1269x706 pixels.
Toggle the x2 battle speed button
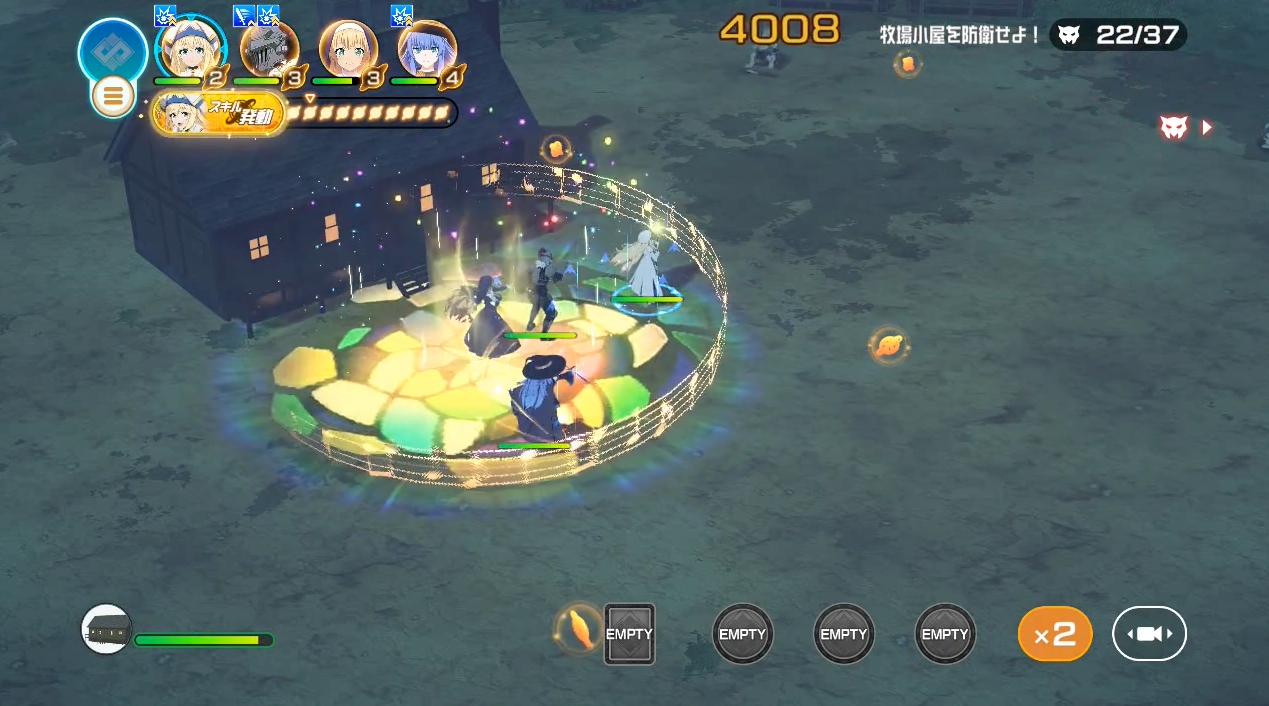click(x=1054, y=634)
